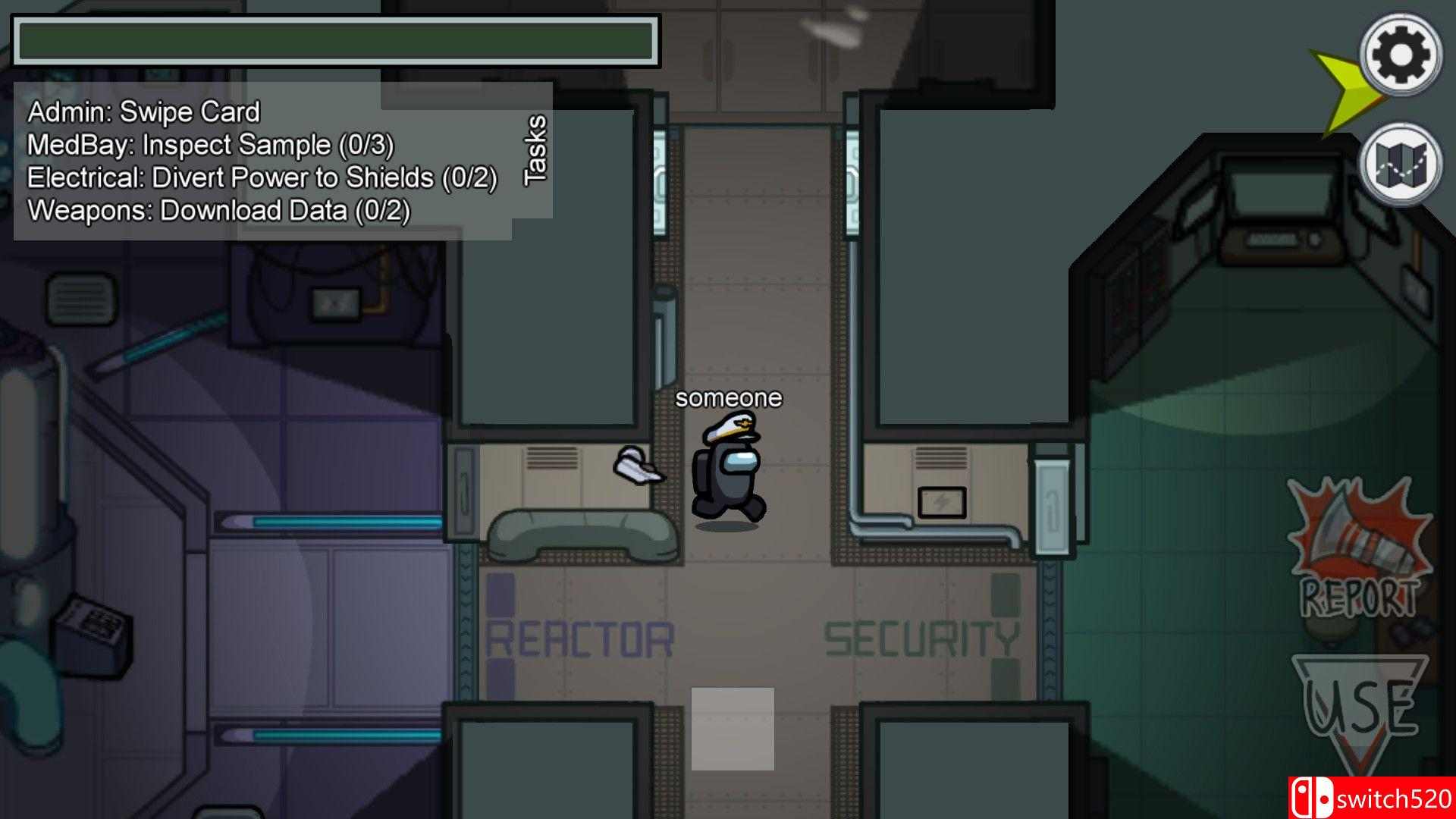Select the captain hat on the crewmate
The width and height of the screenshot is (1456, 819).
[730, 430]
